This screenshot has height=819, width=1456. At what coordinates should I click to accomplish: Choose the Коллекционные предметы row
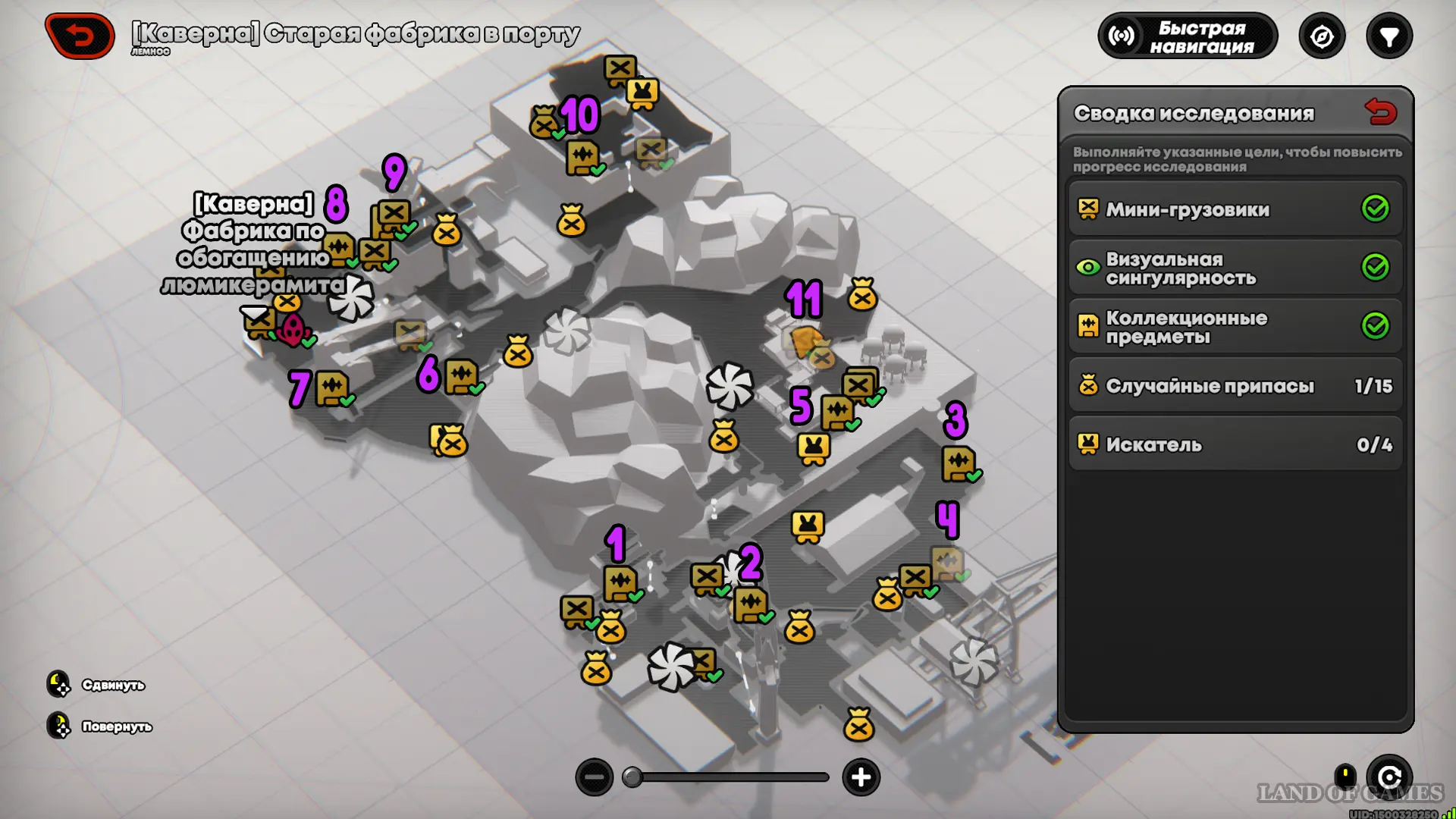click(x=1235, y=327)
